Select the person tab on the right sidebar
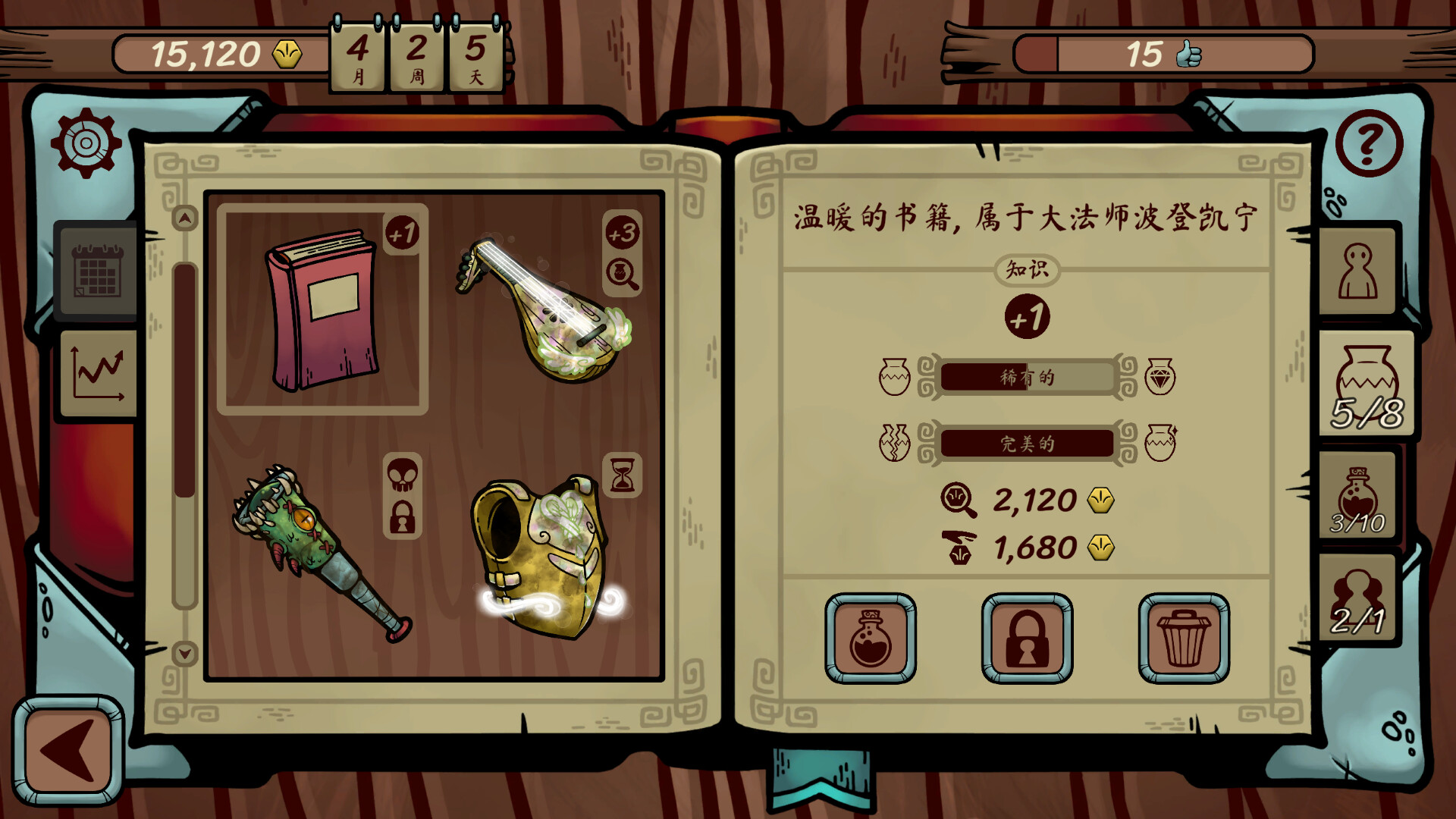Image resolution: width=1456 pixels, height=819 pixels. tap(1357, 271)
